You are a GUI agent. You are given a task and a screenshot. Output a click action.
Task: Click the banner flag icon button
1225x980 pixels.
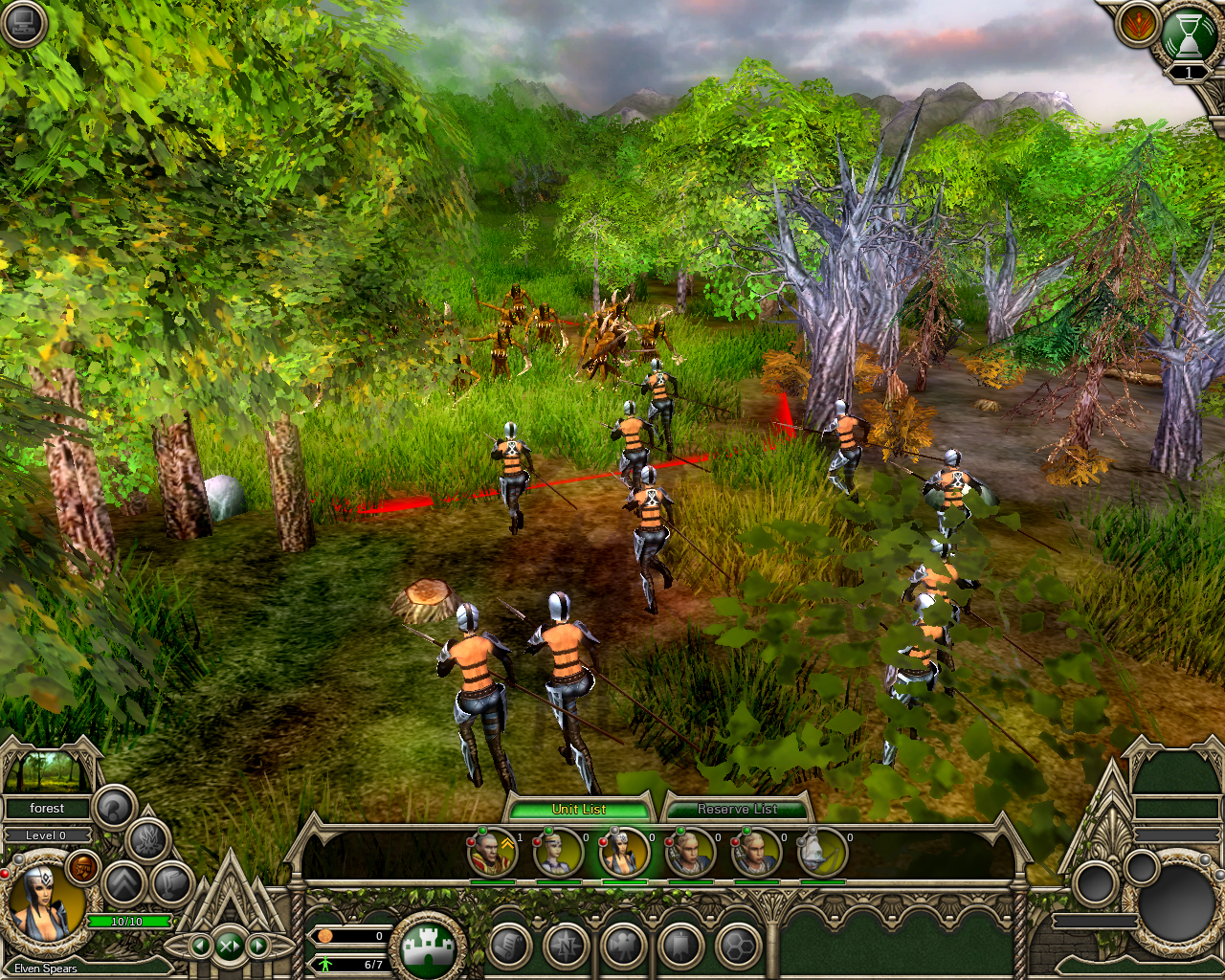pos(680,947)
